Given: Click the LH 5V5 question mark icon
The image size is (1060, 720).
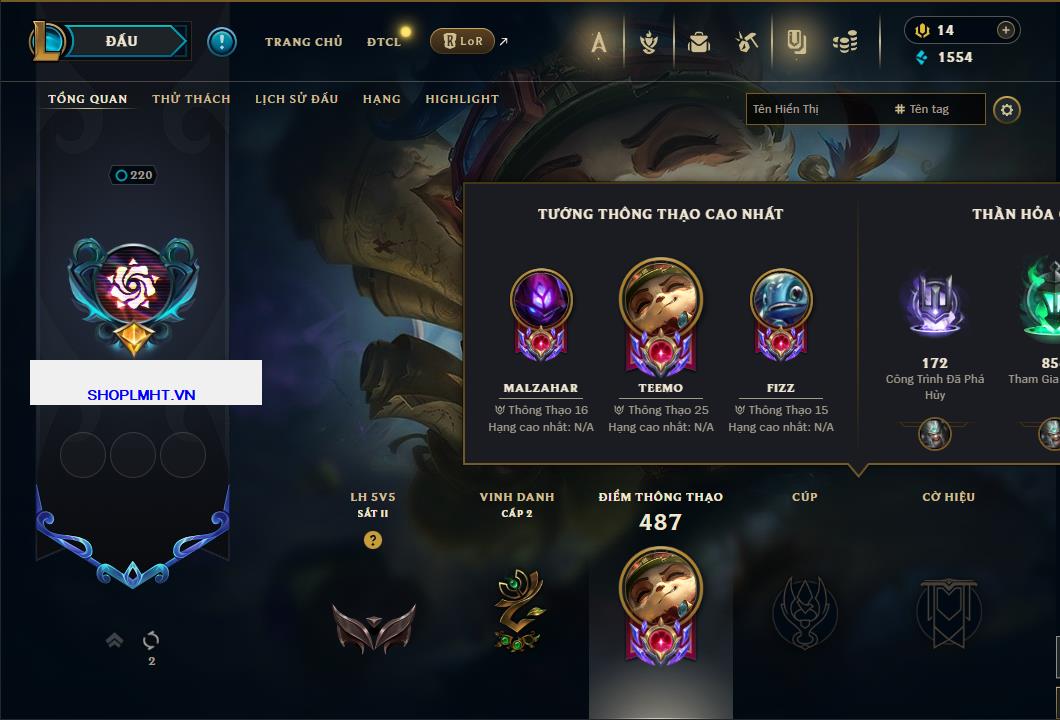Looking at the screenshot, I should (373, 540).
